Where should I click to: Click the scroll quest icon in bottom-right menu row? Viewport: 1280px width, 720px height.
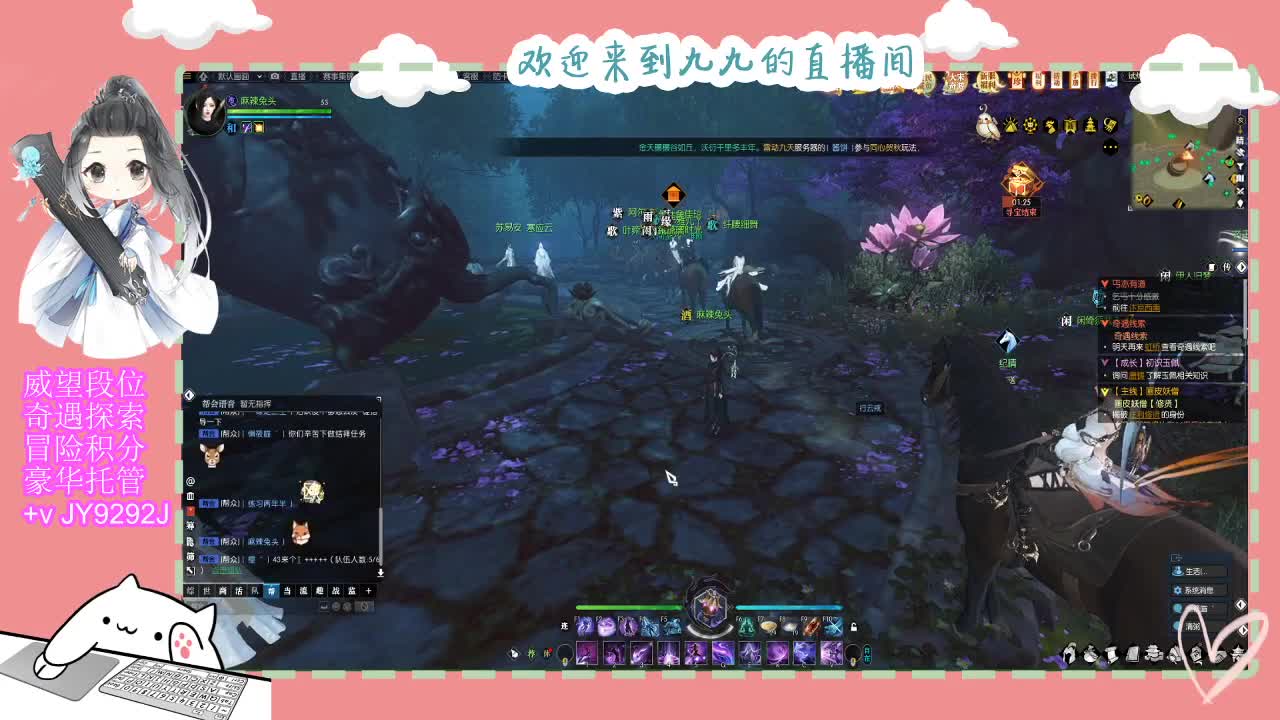pos(1112,655)
